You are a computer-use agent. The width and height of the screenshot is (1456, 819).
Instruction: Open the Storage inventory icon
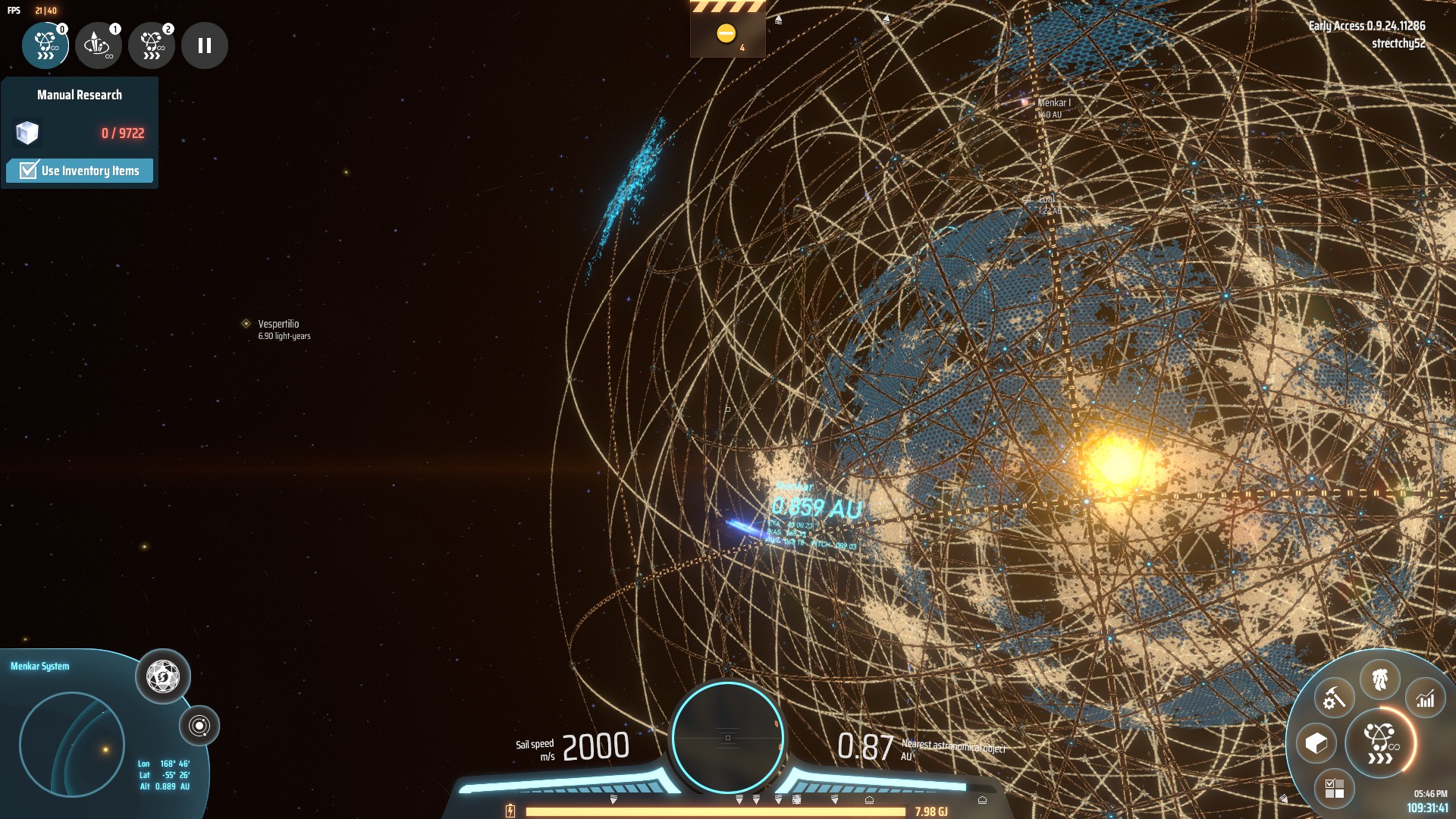coord(1316,742)
